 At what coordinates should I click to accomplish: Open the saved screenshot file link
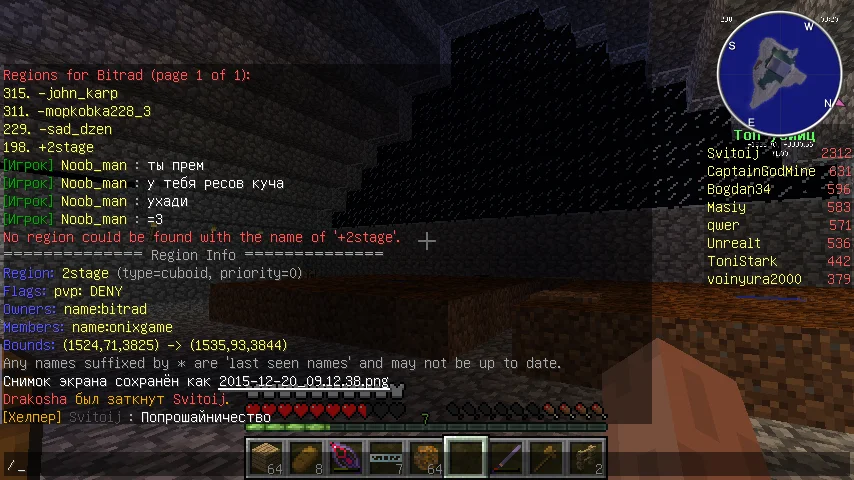pos(304,381)
